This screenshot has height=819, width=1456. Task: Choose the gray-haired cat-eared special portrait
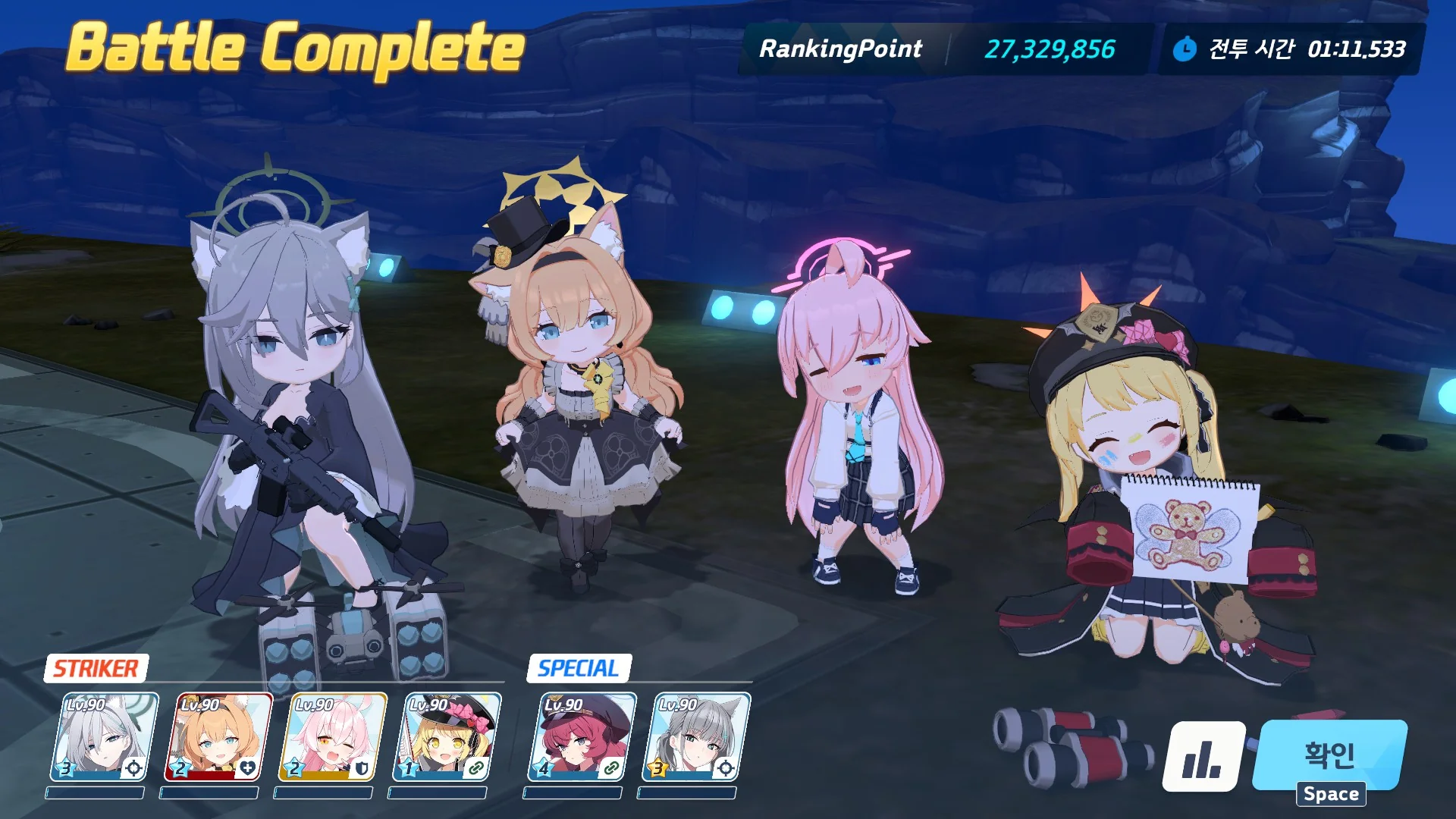pyautogui.click(x=696, y=737)
